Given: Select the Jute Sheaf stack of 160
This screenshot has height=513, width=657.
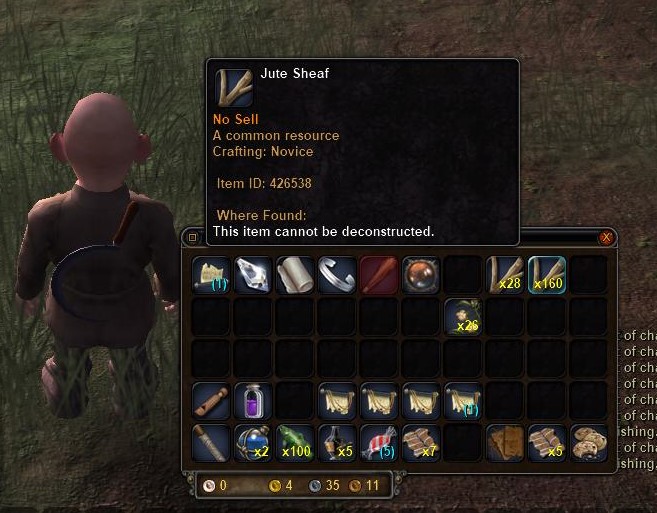Looking at the screenshot, I should point(547,274).
